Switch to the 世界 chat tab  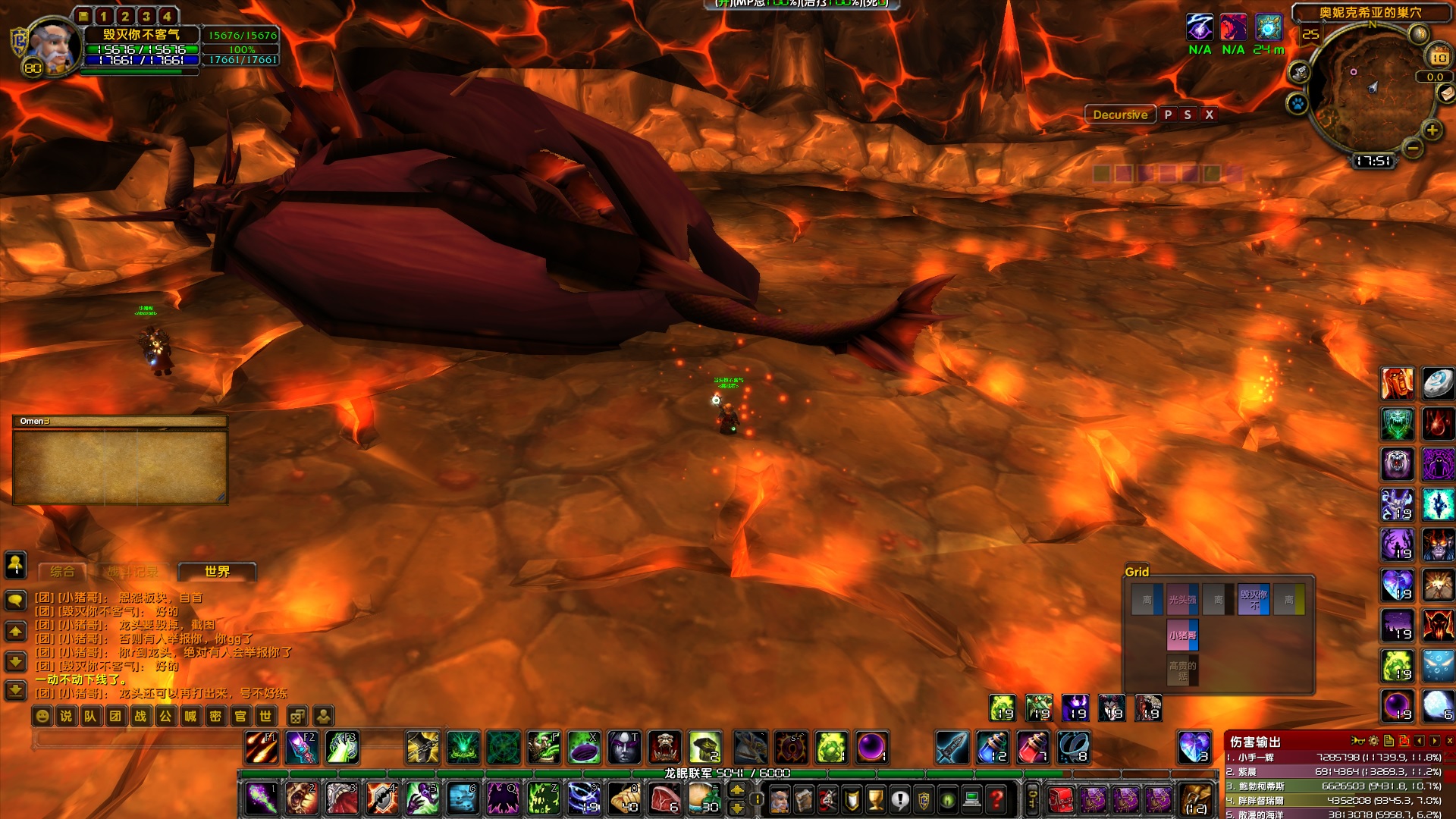pyautogui.click(x=217, y=572)
